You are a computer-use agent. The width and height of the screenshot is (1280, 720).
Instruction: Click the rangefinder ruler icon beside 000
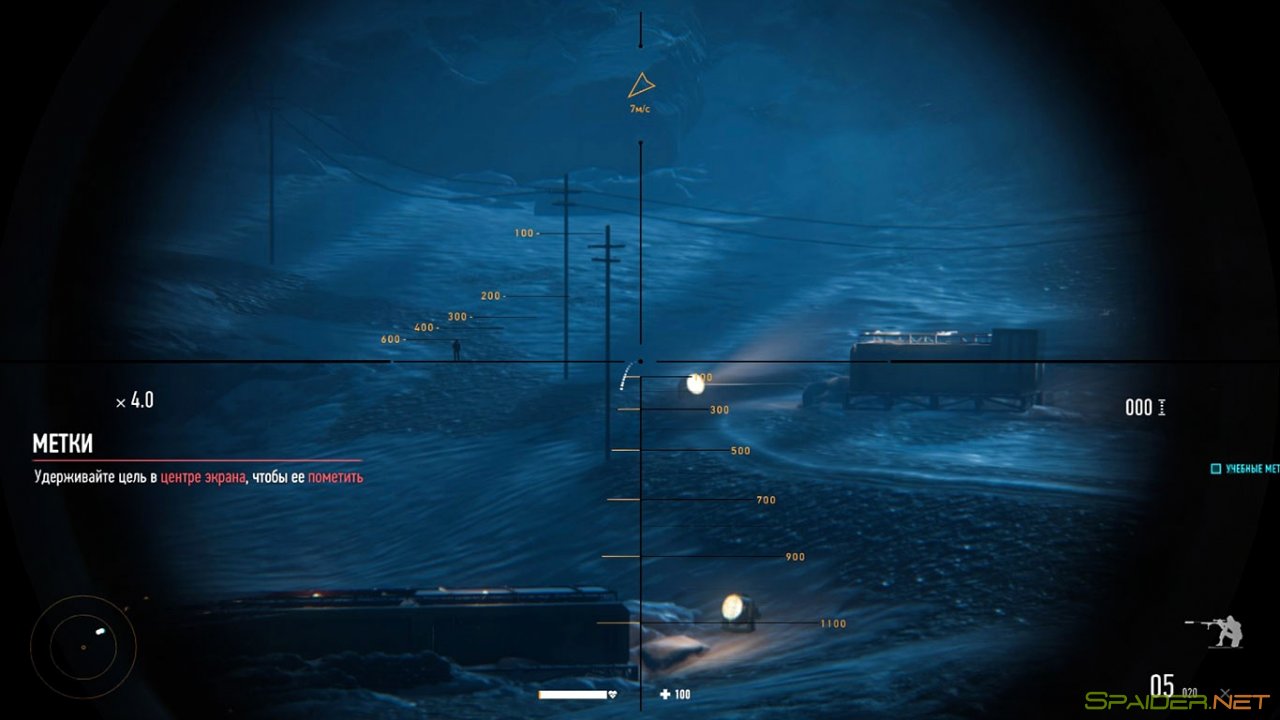(1161, 407)
